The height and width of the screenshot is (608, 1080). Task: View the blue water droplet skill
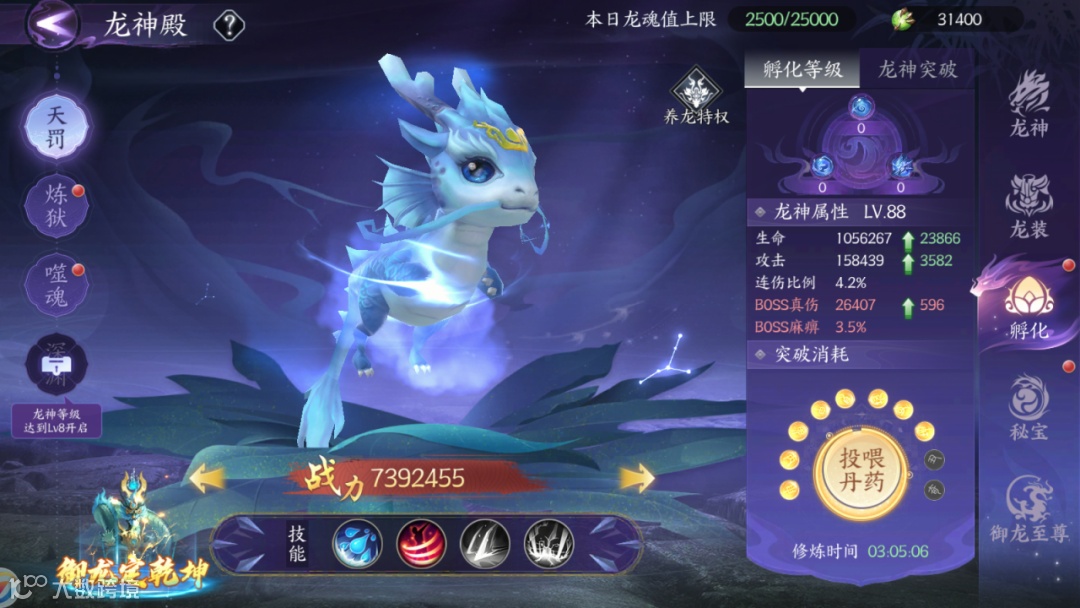(357, 544)
